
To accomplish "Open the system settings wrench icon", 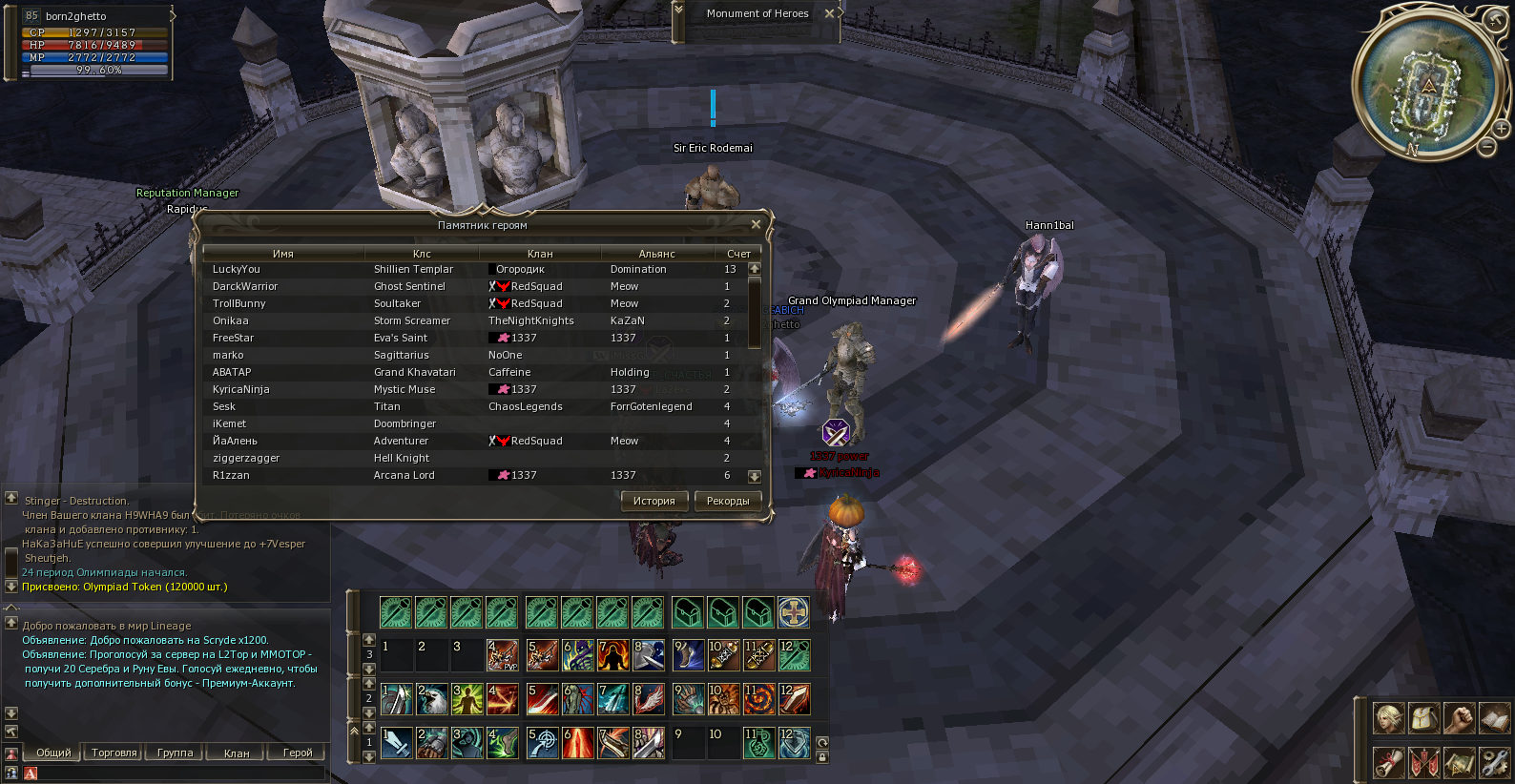I will coord(1493,762).
